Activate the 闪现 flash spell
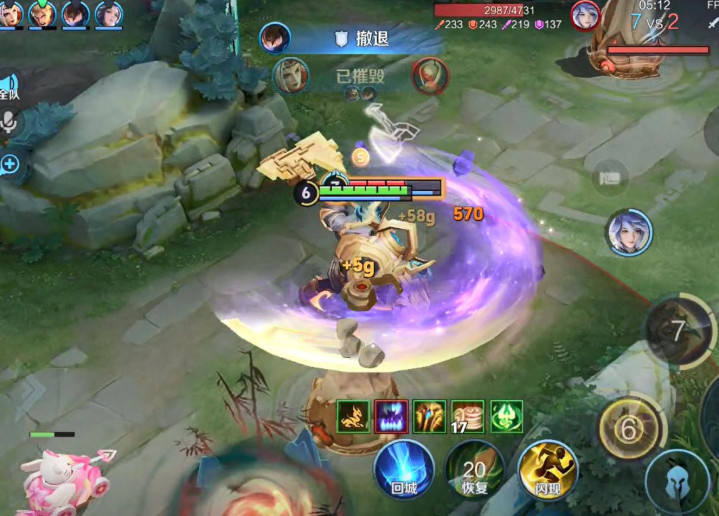Image resolution: width=719 pixels, height=516 pixels. tap(547, 469)
